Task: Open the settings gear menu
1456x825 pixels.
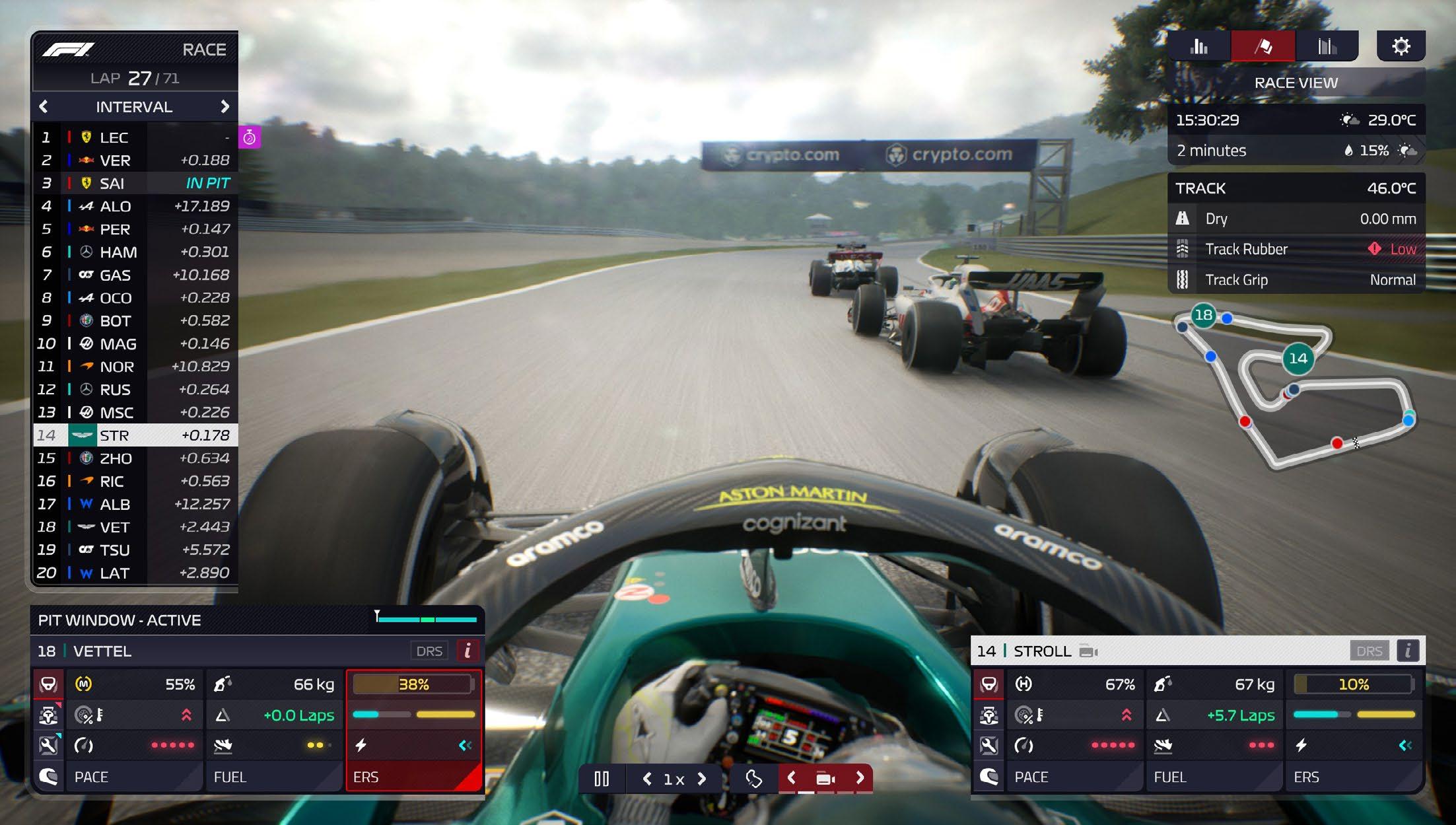Action: [x=1401, y=46]
